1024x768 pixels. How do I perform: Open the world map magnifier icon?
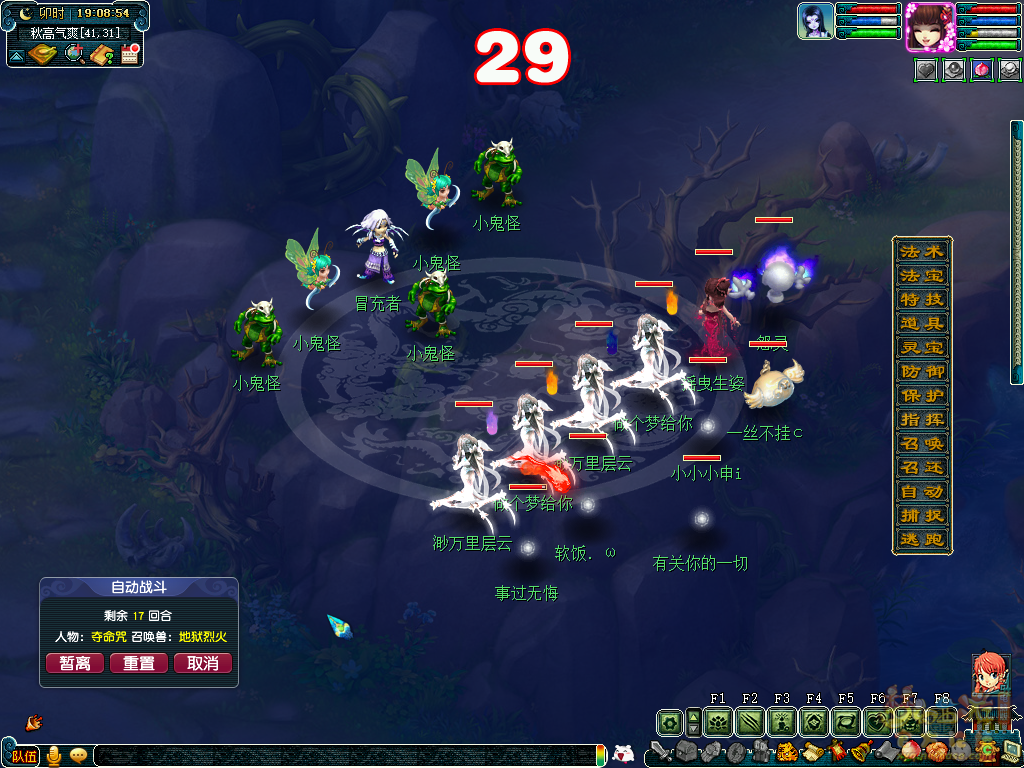[x=75, y=54]
